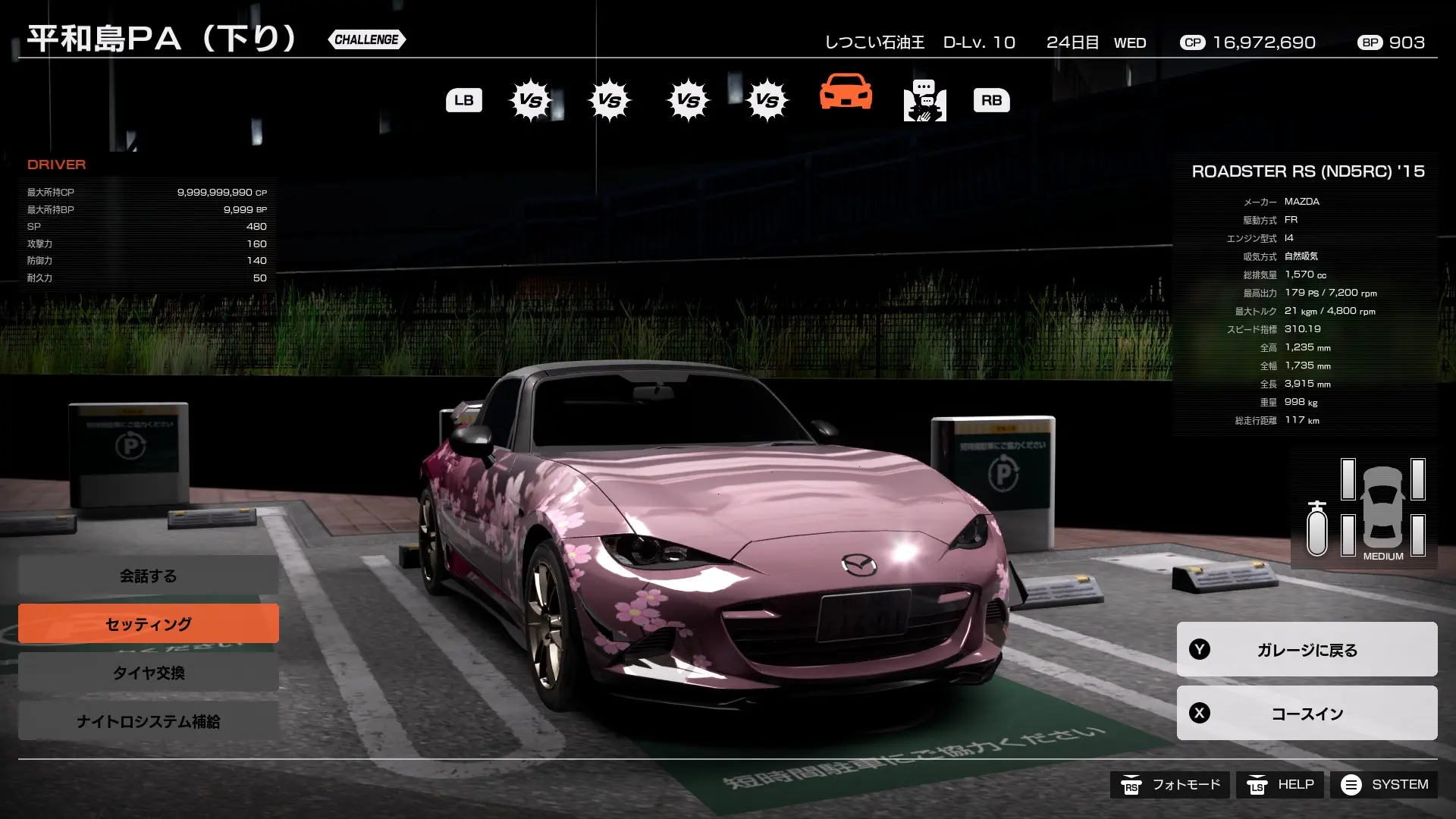The image size is (1456, 819).
Task: Click the CHALLENGE badge next to the title
Action: click(x=366, y=39)
